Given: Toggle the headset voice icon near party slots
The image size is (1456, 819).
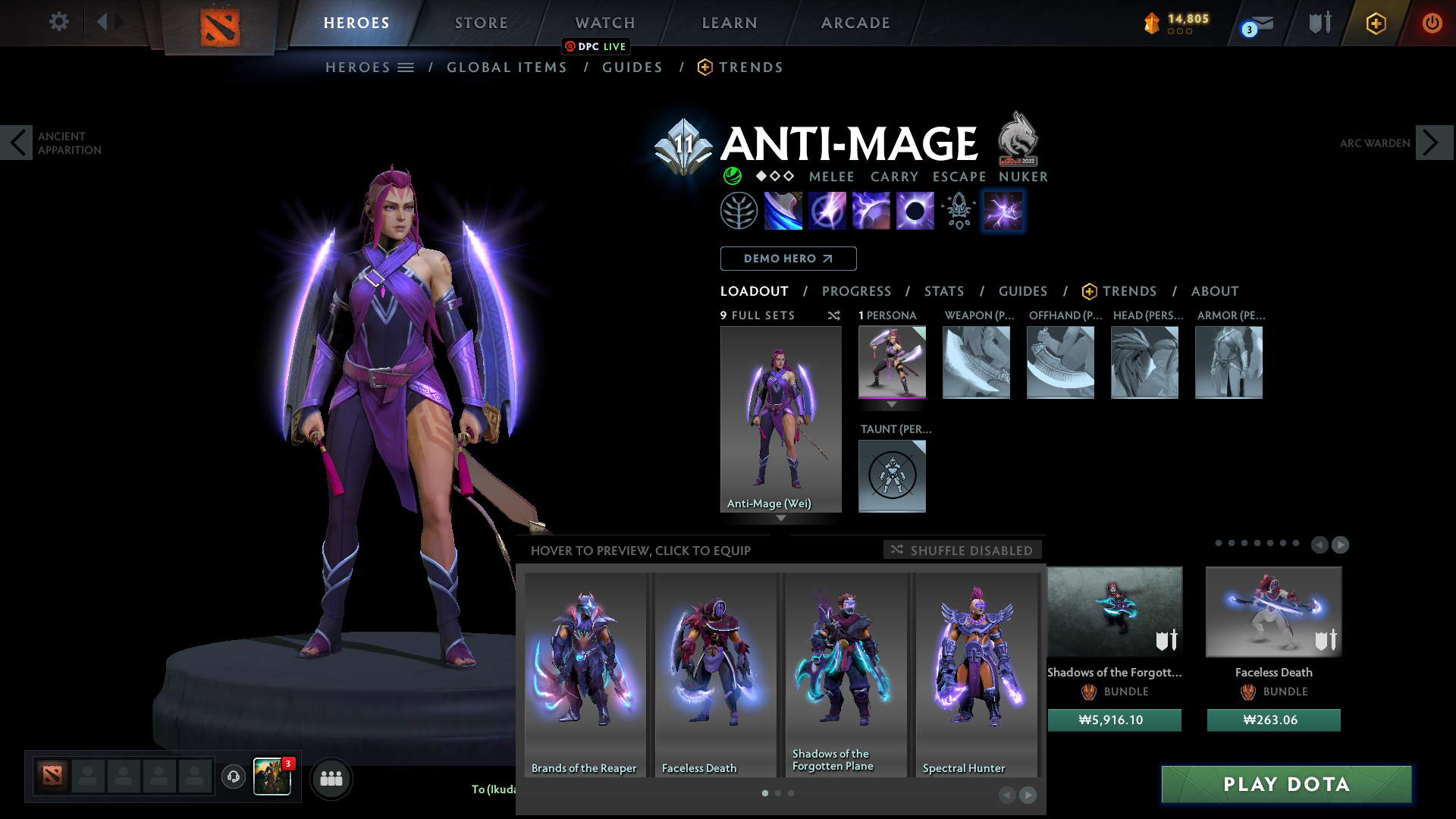Looking at the screenshot, I should [233, 777].
